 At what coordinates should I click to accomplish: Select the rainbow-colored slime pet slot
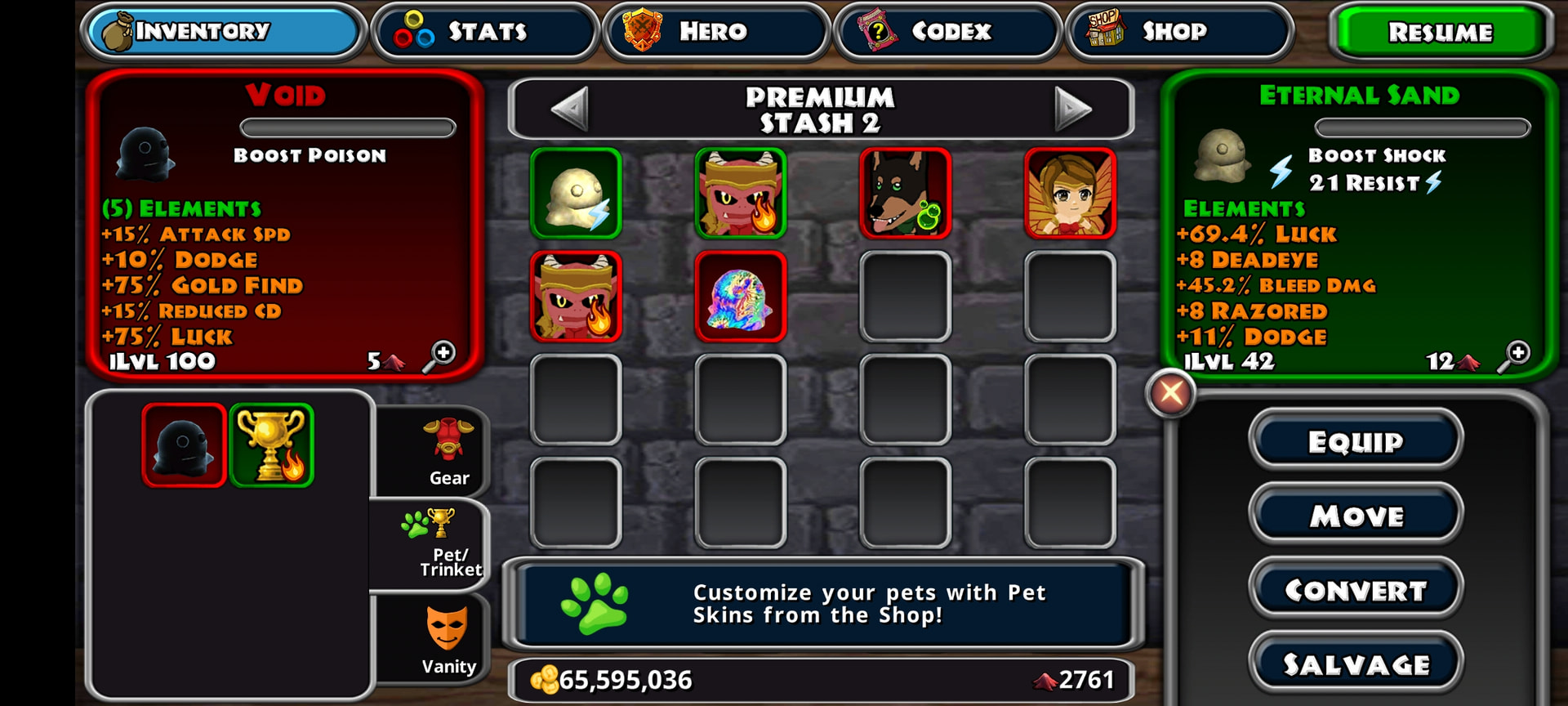pos(741,297)
